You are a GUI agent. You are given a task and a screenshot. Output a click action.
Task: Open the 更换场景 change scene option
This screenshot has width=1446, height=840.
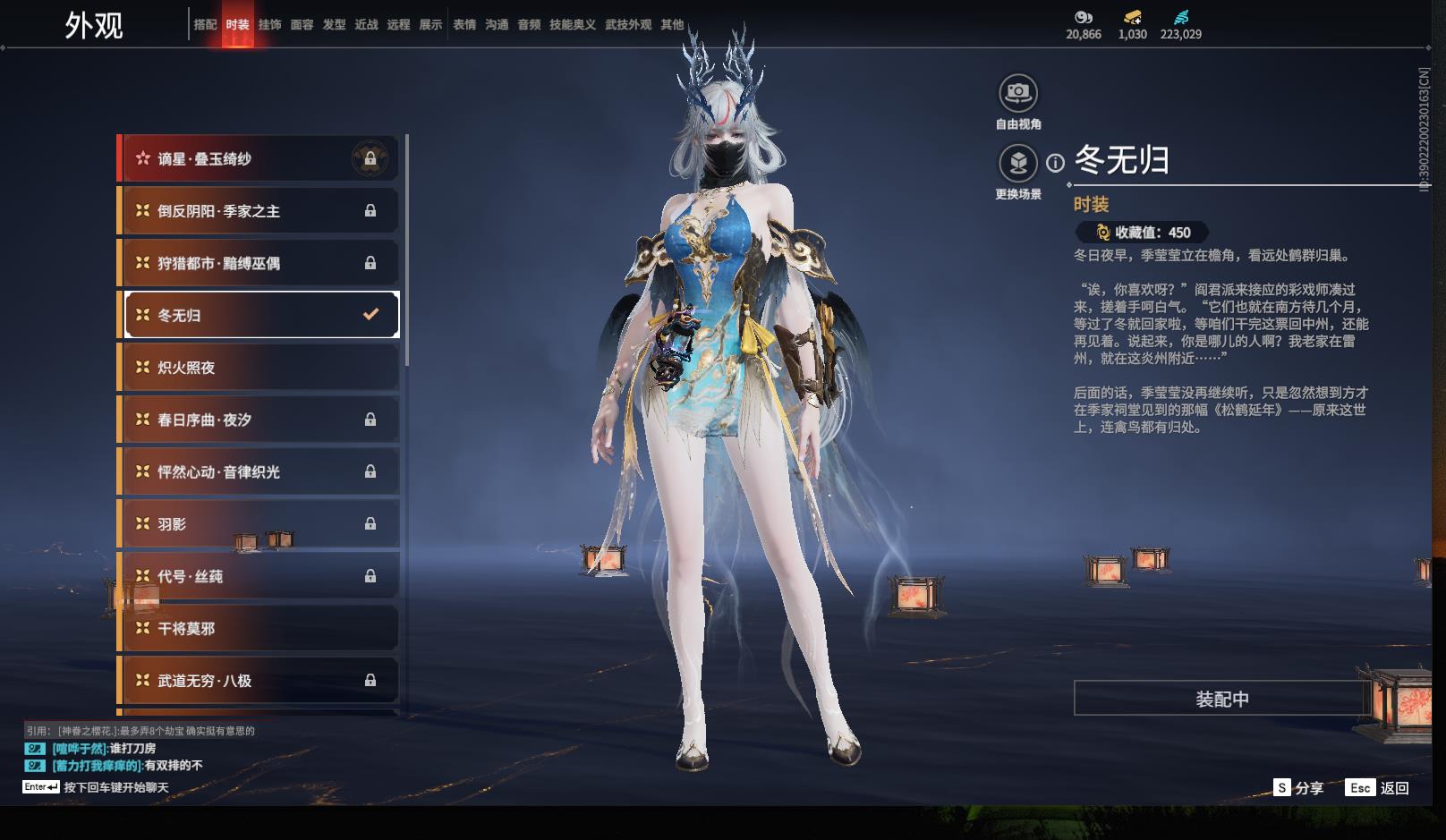(1017, 164)
